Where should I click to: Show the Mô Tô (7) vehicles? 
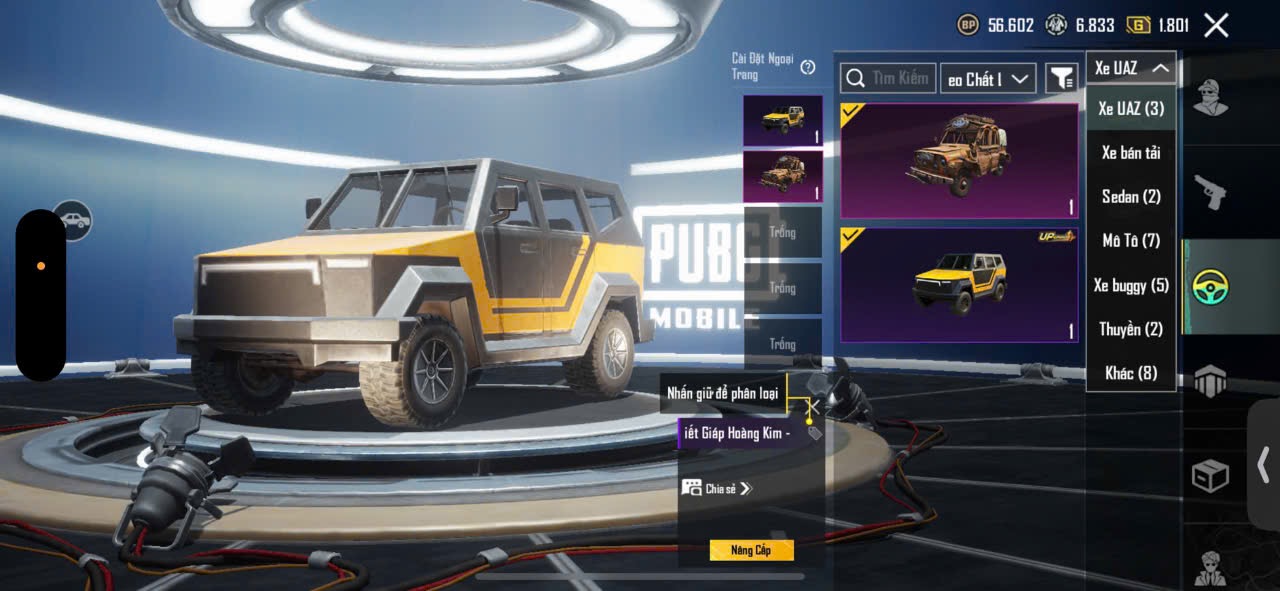pos(1131,240)
